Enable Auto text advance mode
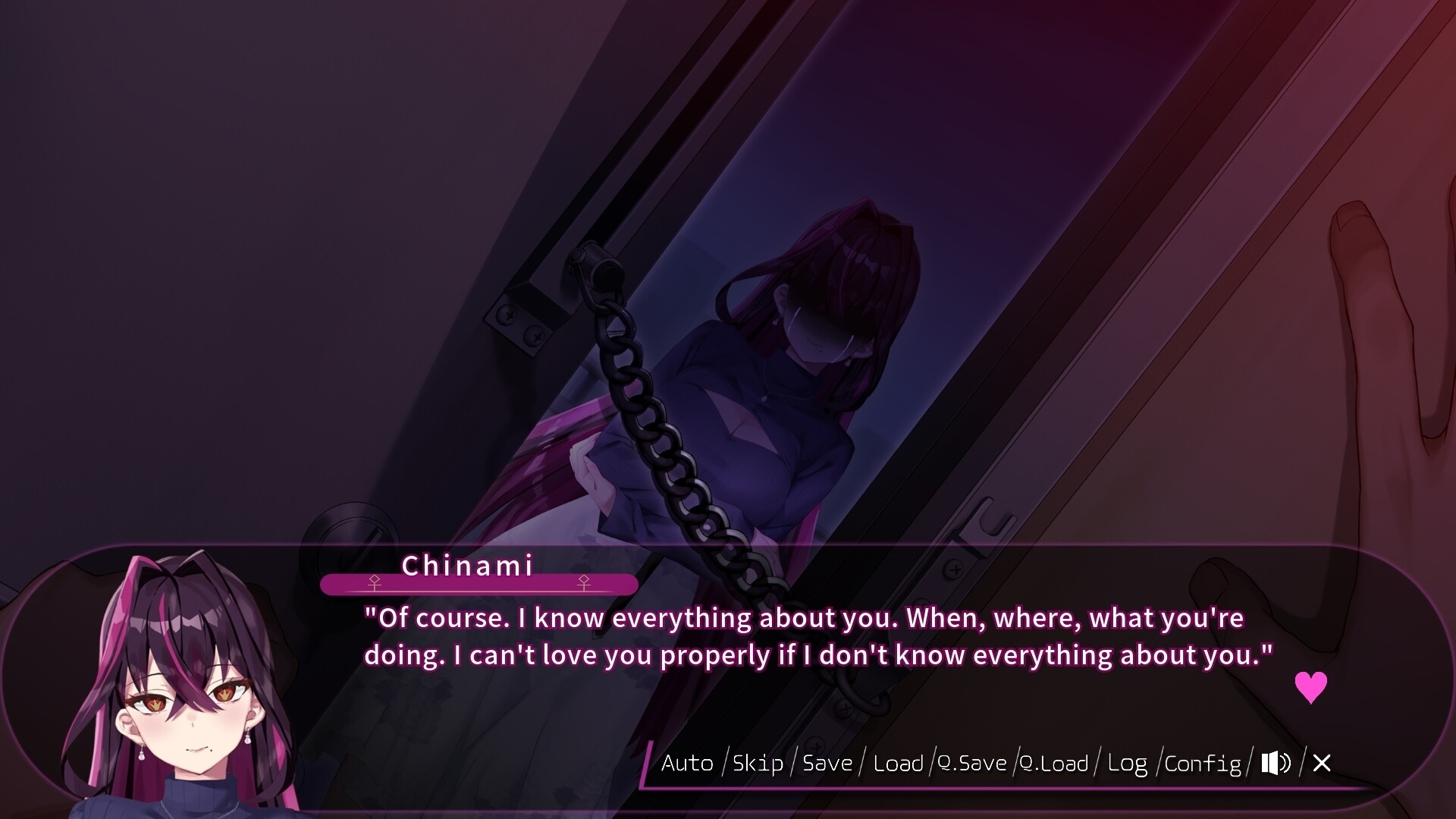 click(687, 763)
